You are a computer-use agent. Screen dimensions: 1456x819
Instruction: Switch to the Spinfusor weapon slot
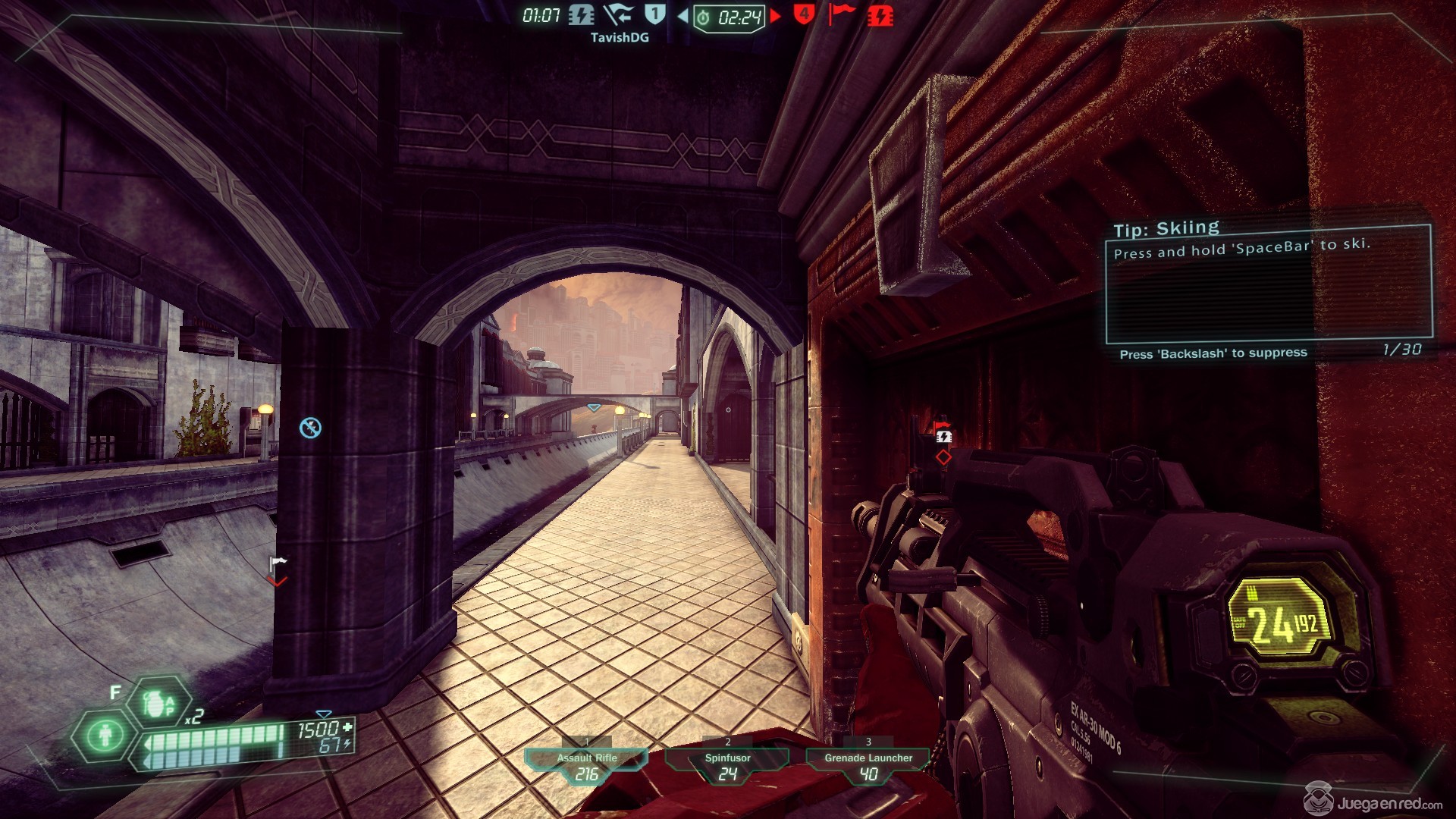(x=727, y=764)
